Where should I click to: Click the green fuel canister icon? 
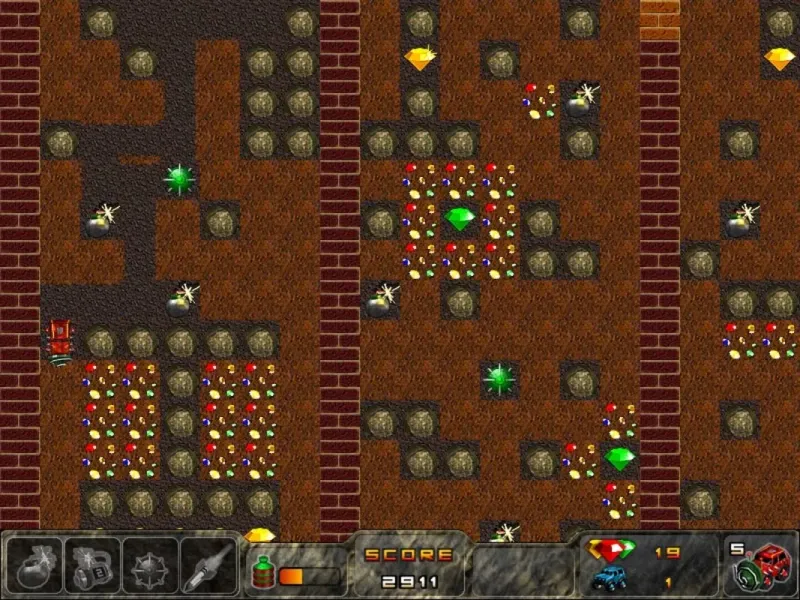click(x=265, y=573)
